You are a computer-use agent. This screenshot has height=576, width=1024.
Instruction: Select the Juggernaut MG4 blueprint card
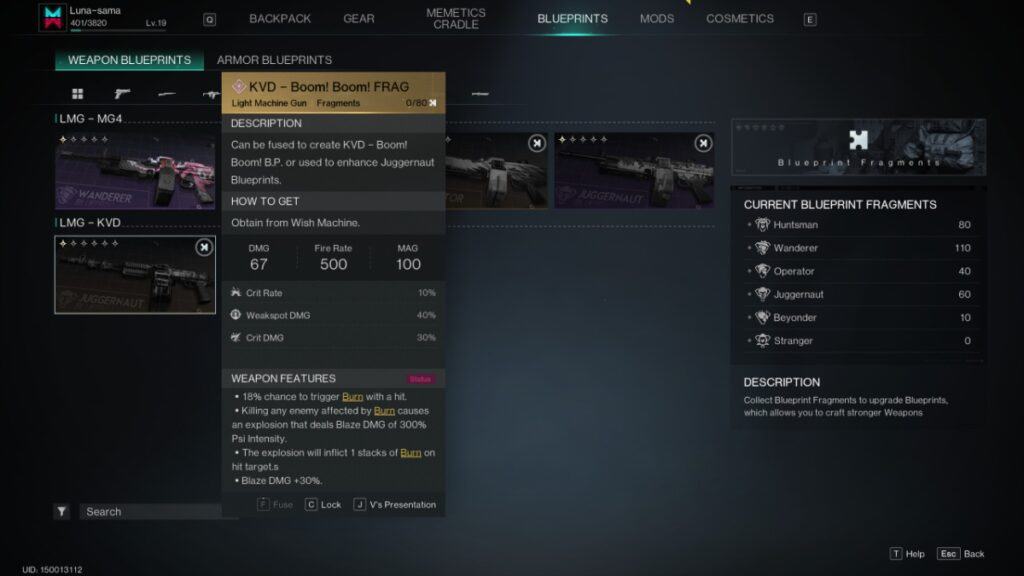634,171
